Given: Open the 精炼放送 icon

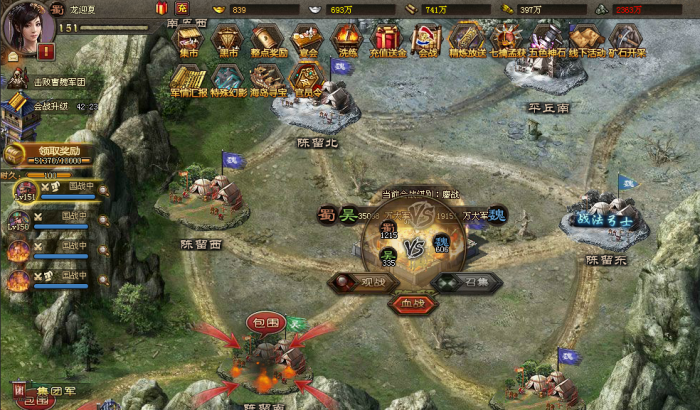Looking at the screenshot, I should 464,41.
